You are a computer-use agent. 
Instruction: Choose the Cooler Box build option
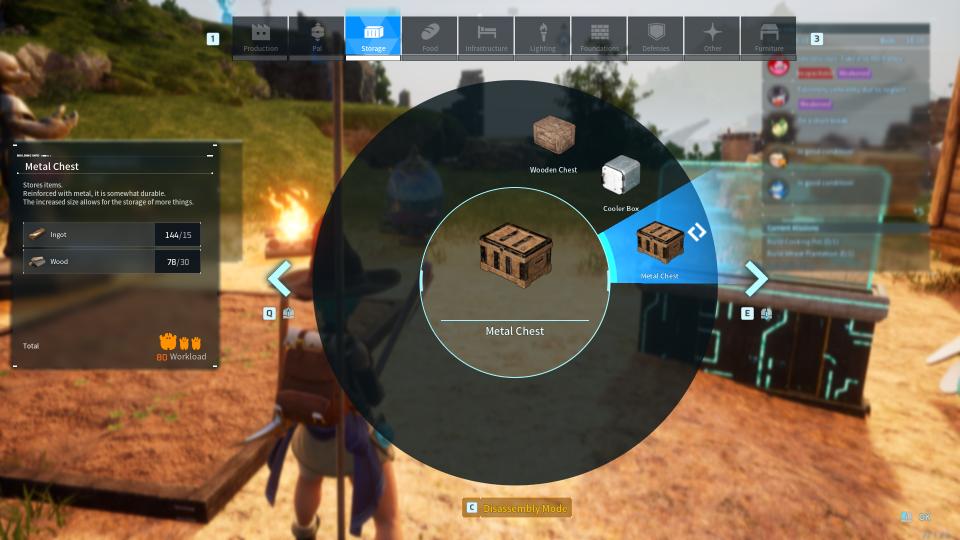[x=620, y=180]
